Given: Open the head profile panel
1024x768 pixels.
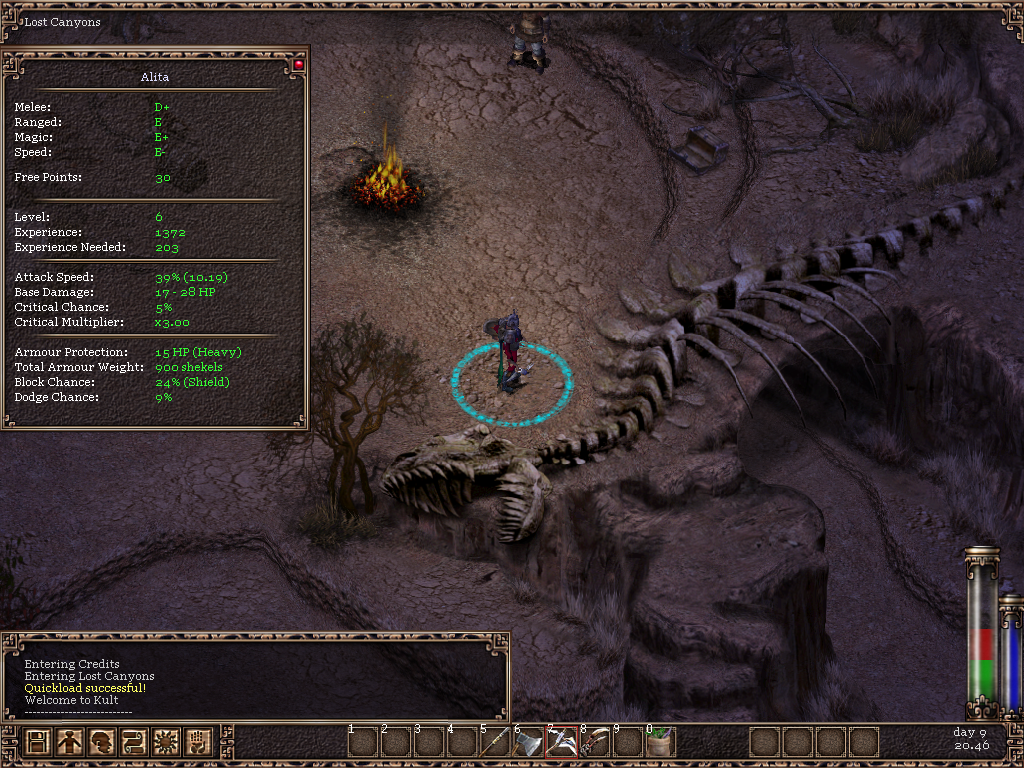Looking at the screenshot, I should click(x=102, y=742).
